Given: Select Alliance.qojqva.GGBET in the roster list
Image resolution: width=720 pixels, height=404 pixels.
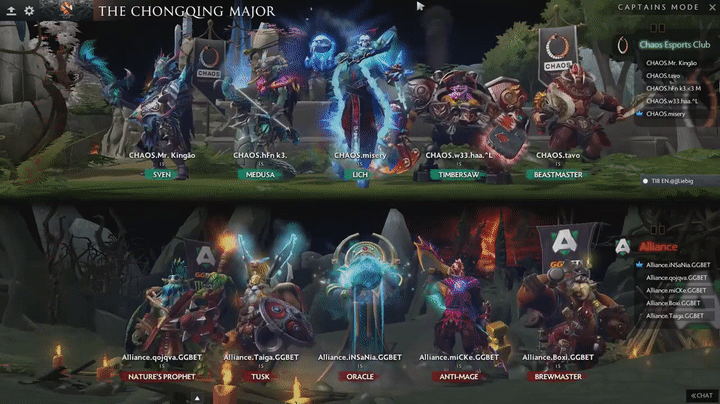Looking at the screenshot, I should pos(677,278).
